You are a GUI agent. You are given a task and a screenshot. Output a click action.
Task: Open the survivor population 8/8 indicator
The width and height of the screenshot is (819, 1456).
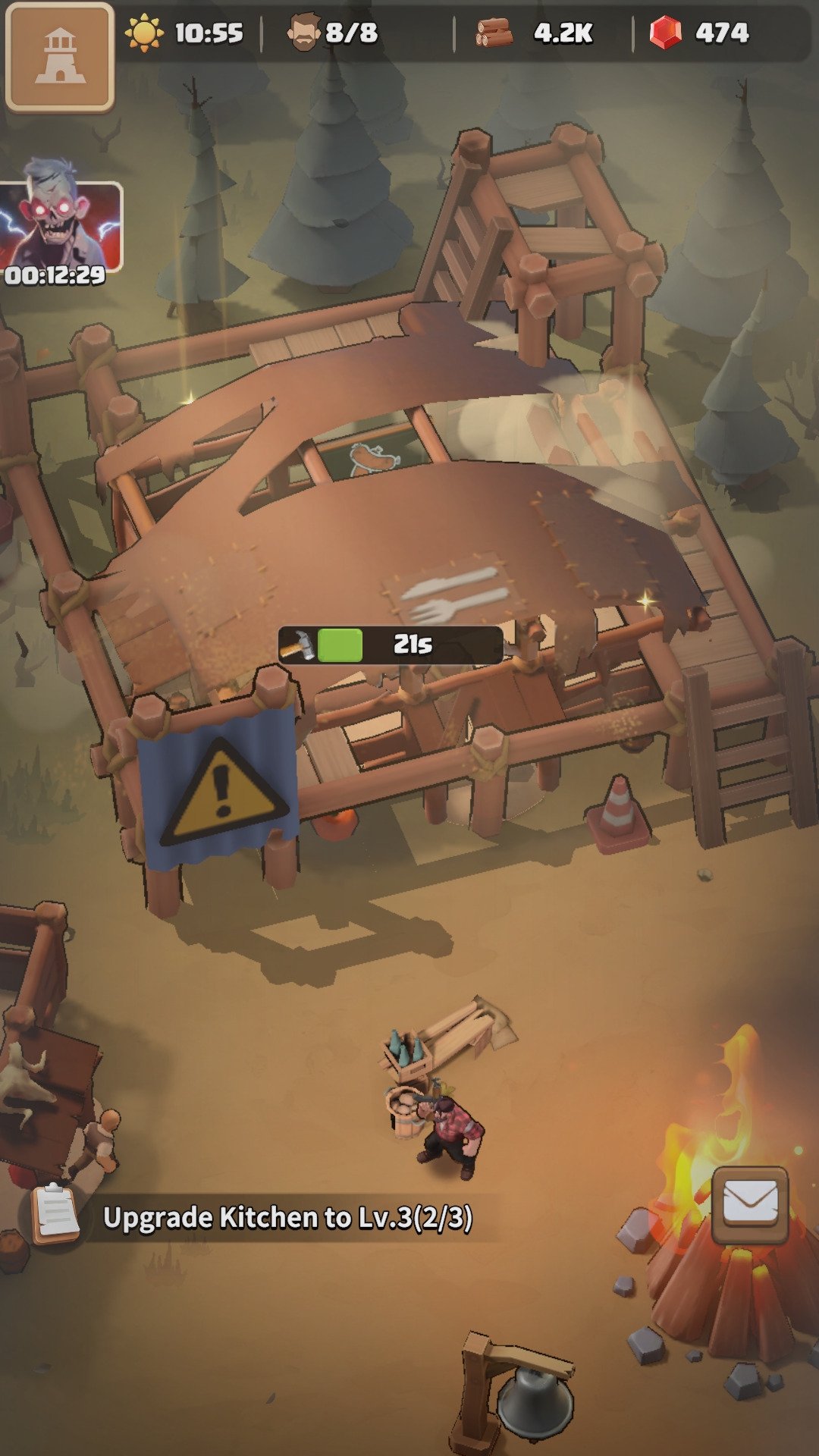coord(334,33)
